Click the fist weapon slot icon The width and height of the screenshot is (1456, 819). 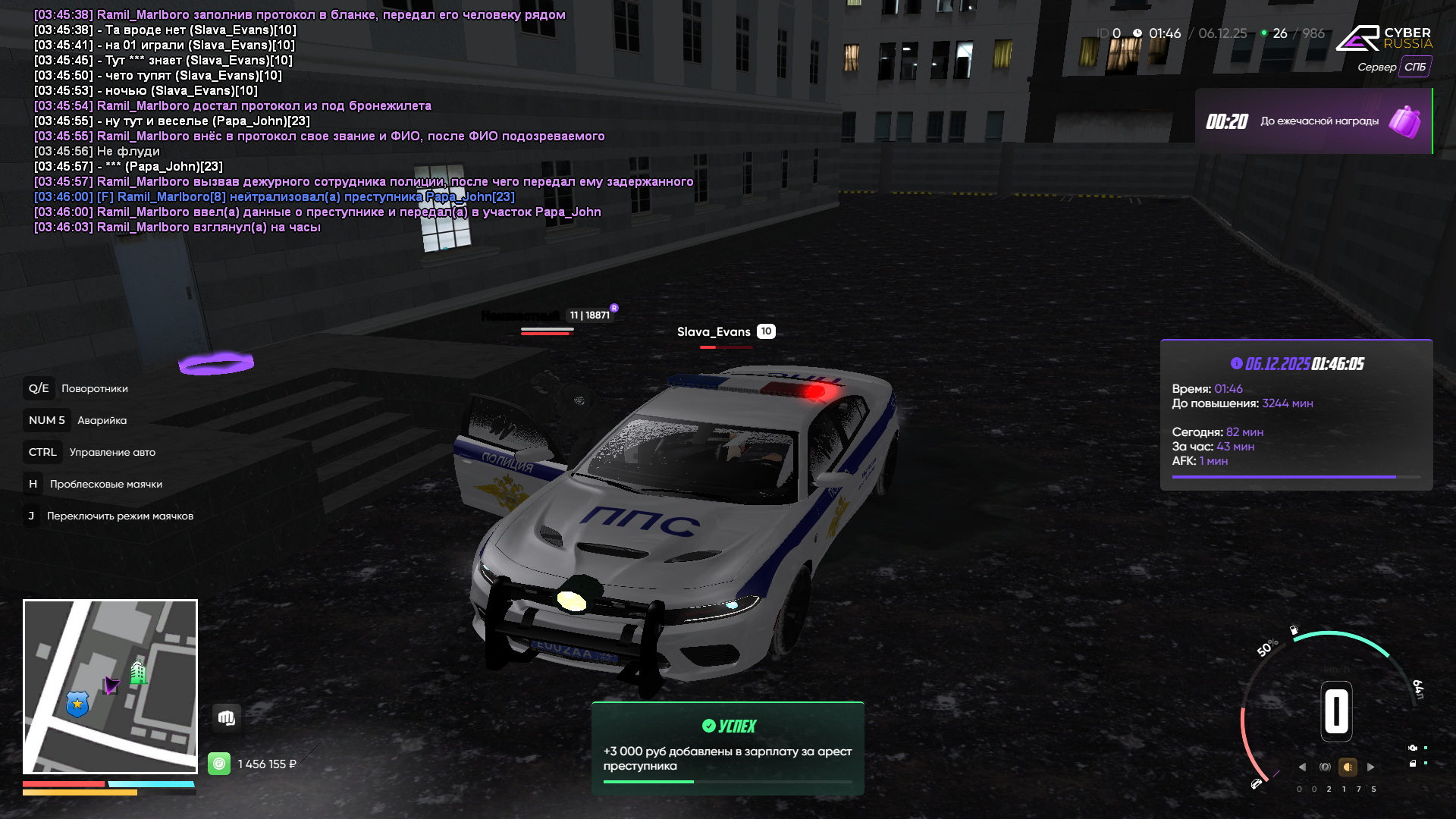coord(227,717)
